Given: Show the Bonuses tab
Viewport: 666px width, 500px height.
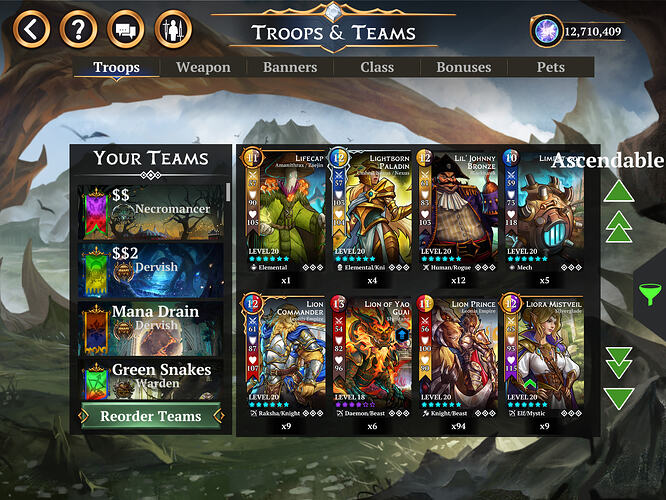Looking at the screenshot, I should [463, 68].
